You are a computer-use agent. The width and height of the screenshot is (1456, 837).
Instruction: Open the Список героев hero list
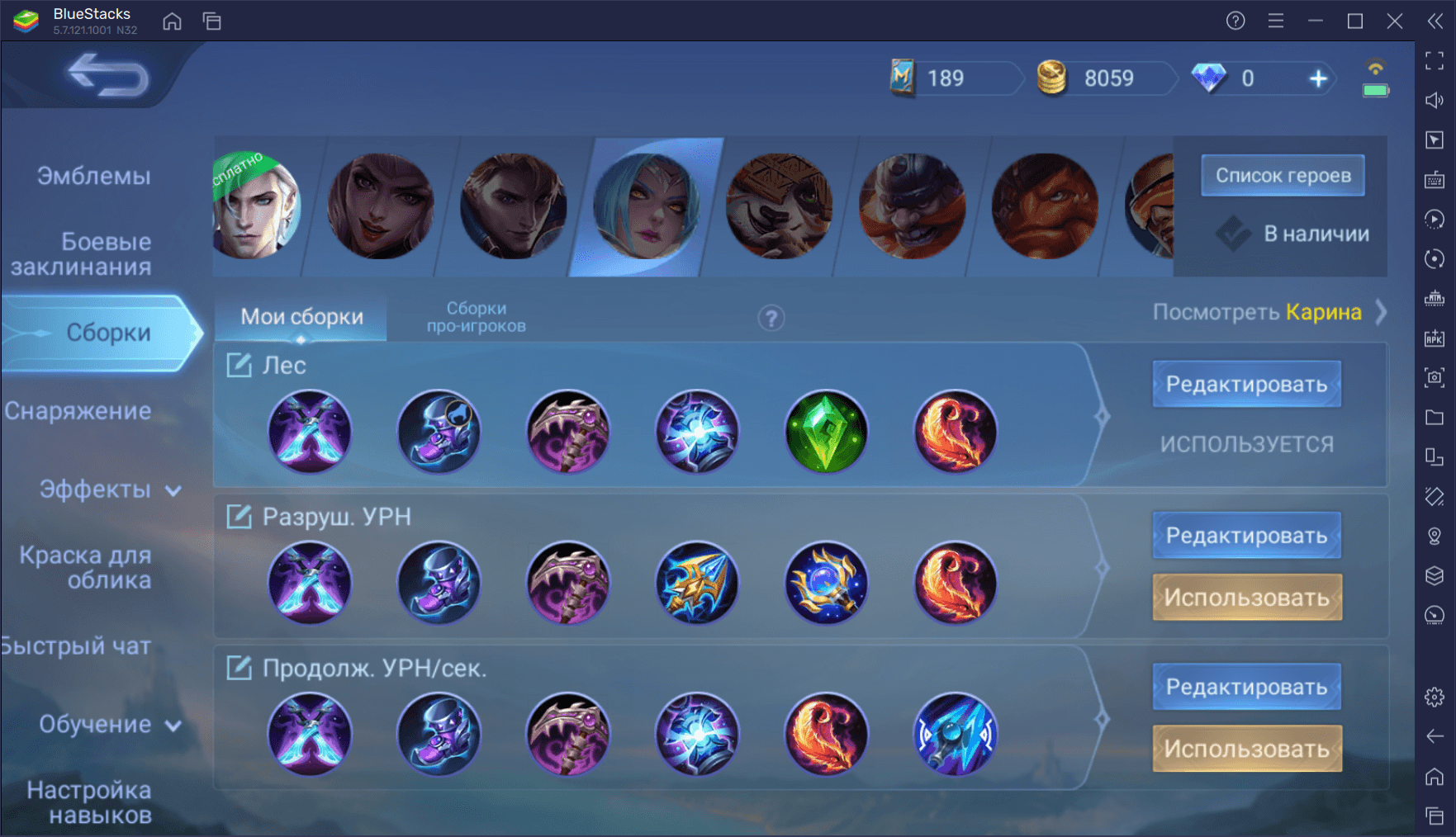click(x=1283, y=175)
